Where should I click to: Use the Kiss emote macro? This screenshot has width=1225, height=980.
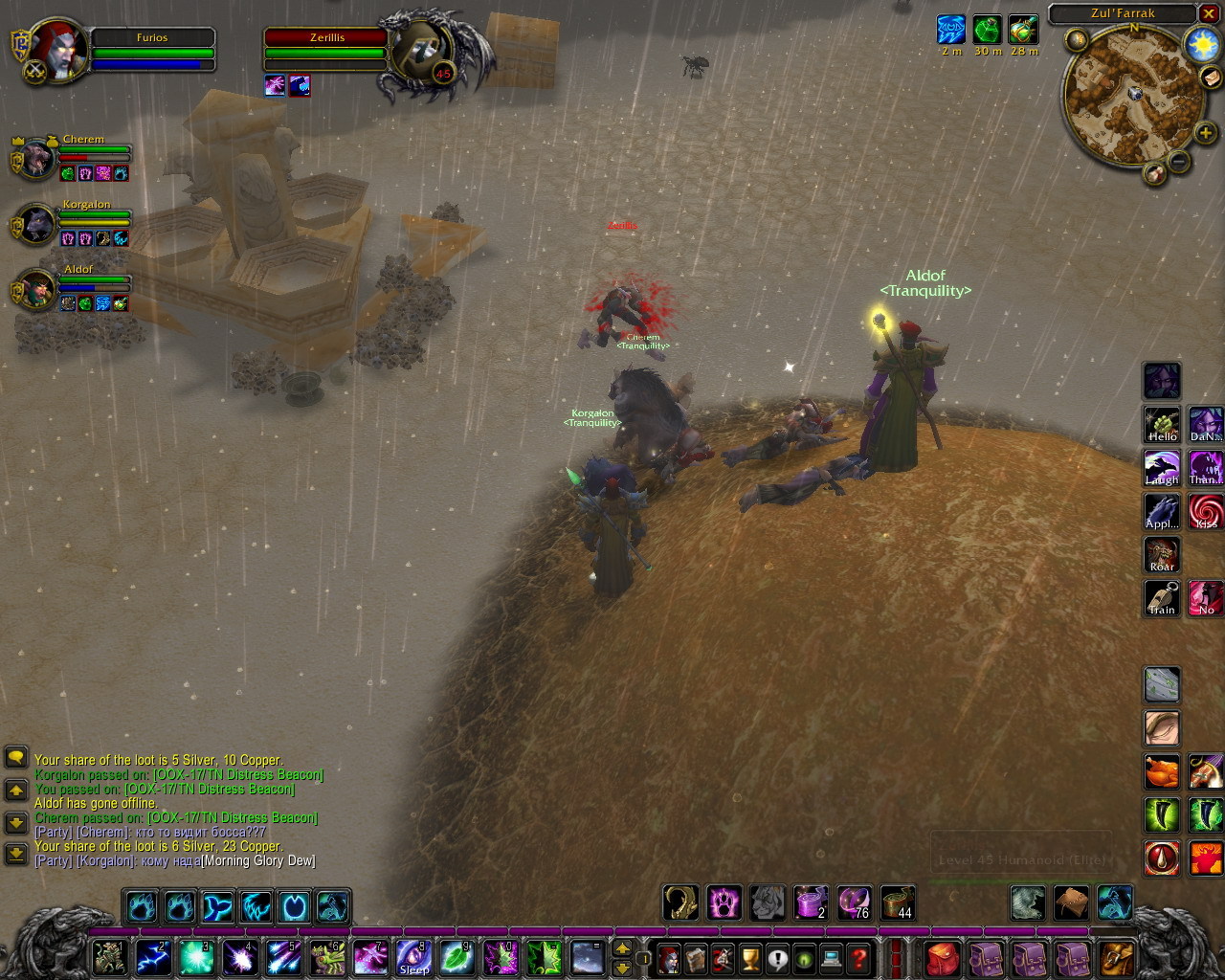pyautogui.click(x=1206, y=512)
